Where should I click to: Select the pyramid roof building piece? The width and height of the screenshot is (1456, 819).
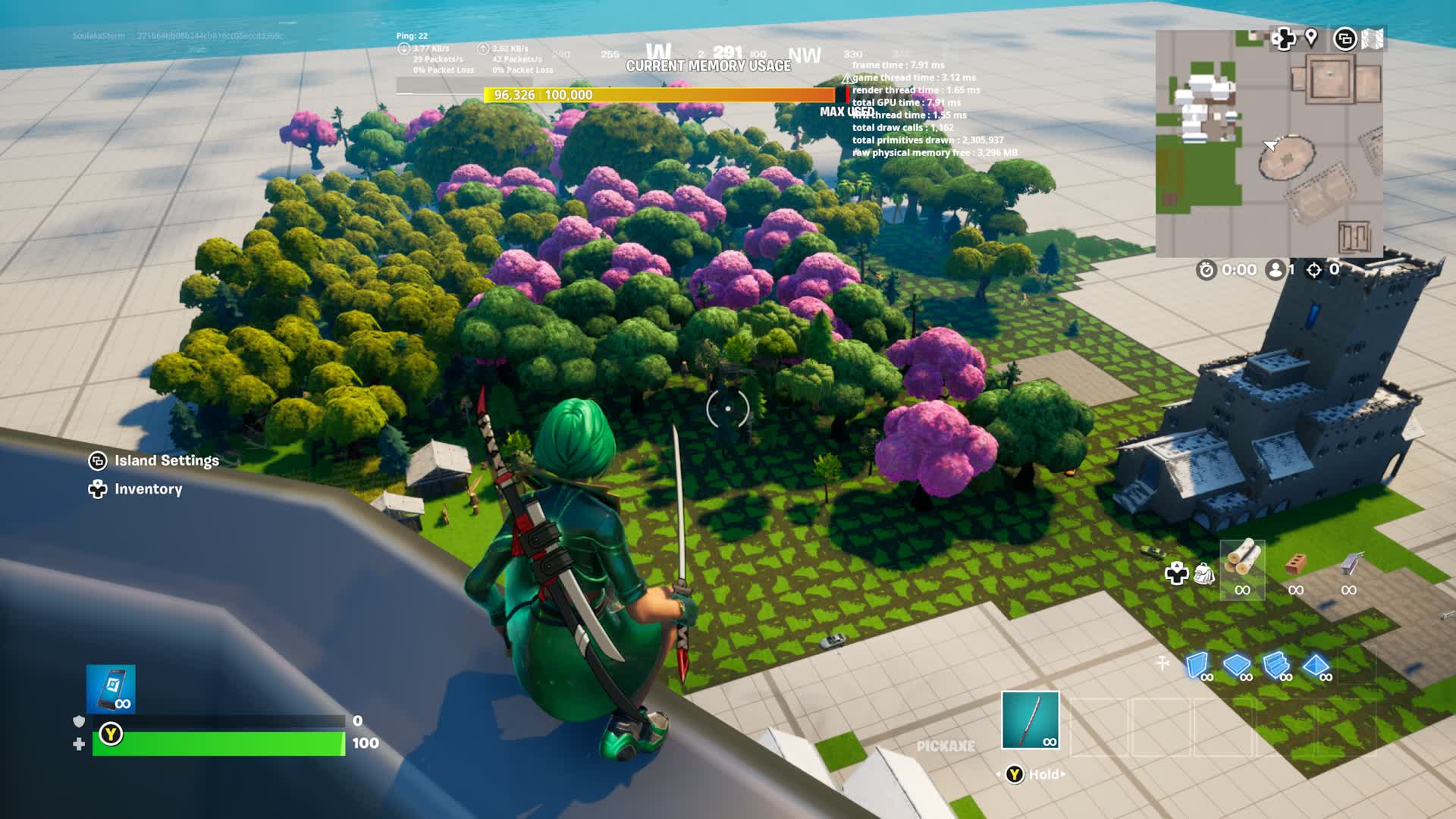pos(1315,665)
